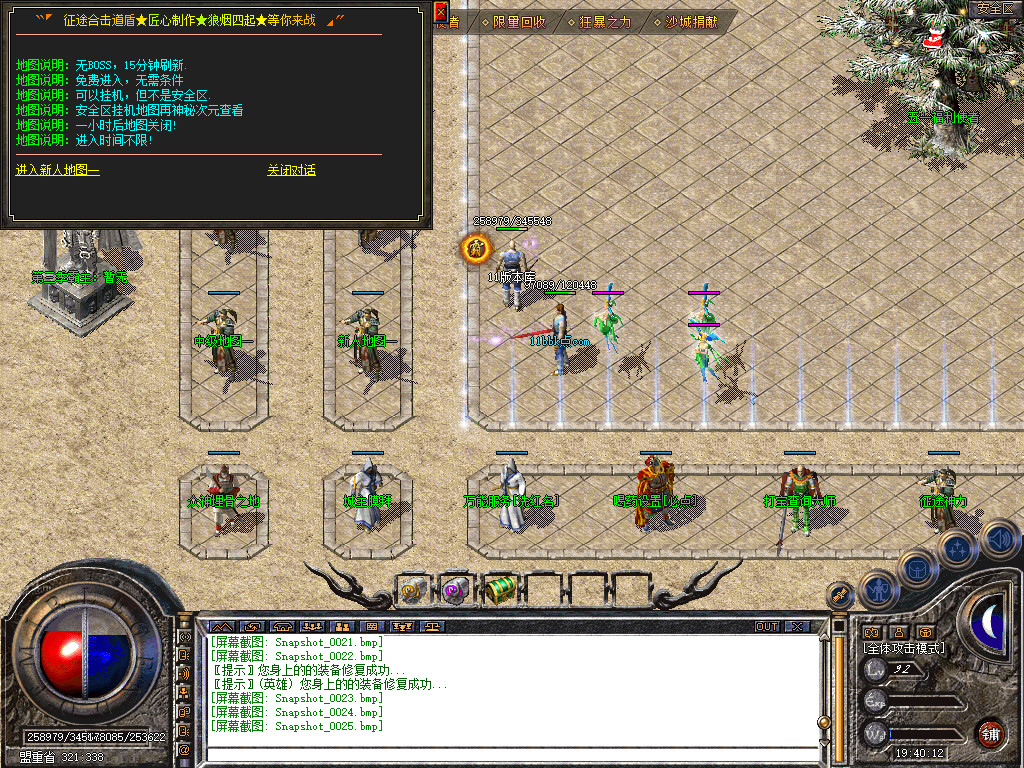Choose 关闭对话 to close the dialog
Viewport: 1024px width, 768px height.
(x=291, y=170)
